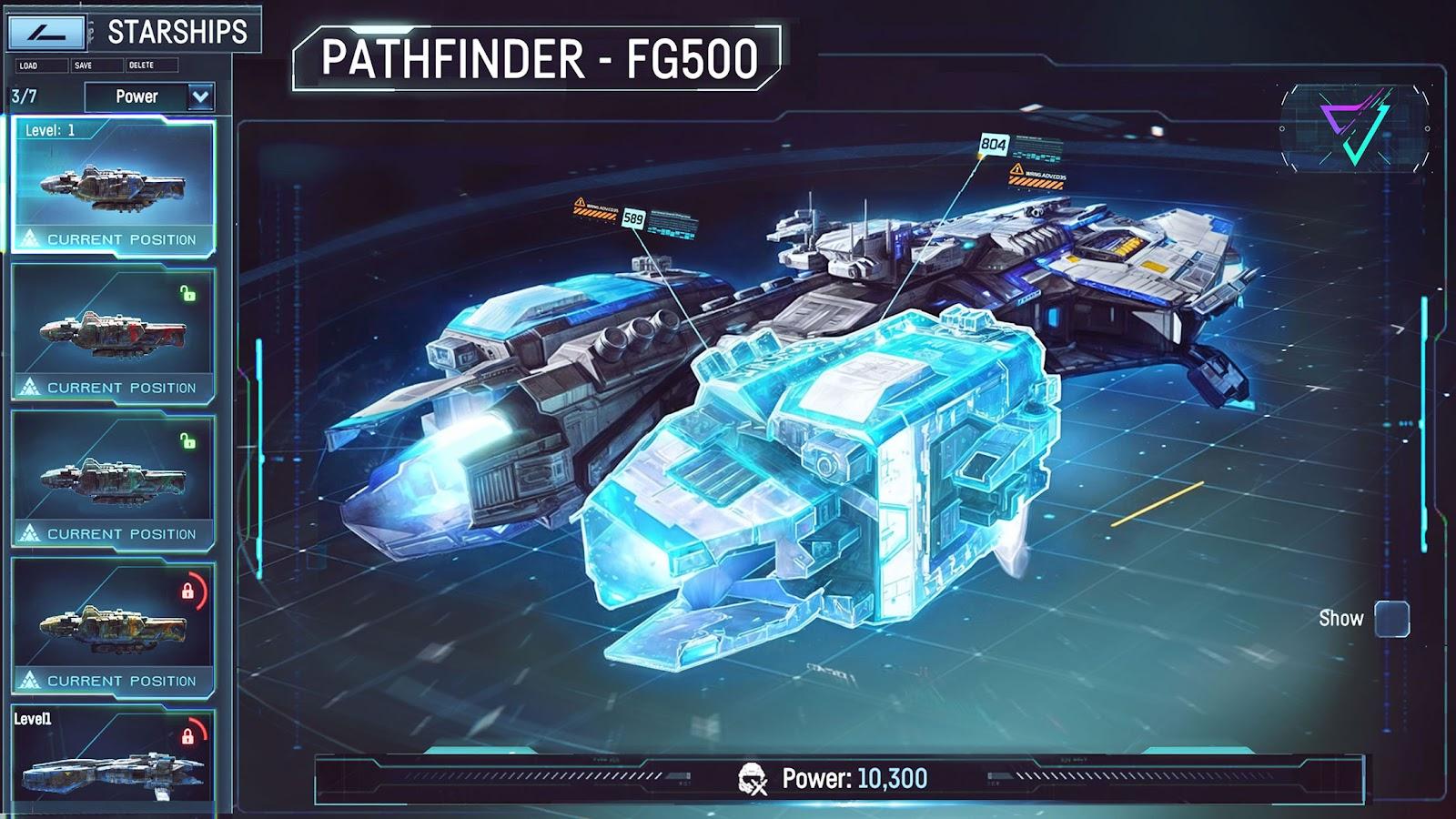Go back using the top-left arrow button
1456x819 pixels.
click(45, 32)
